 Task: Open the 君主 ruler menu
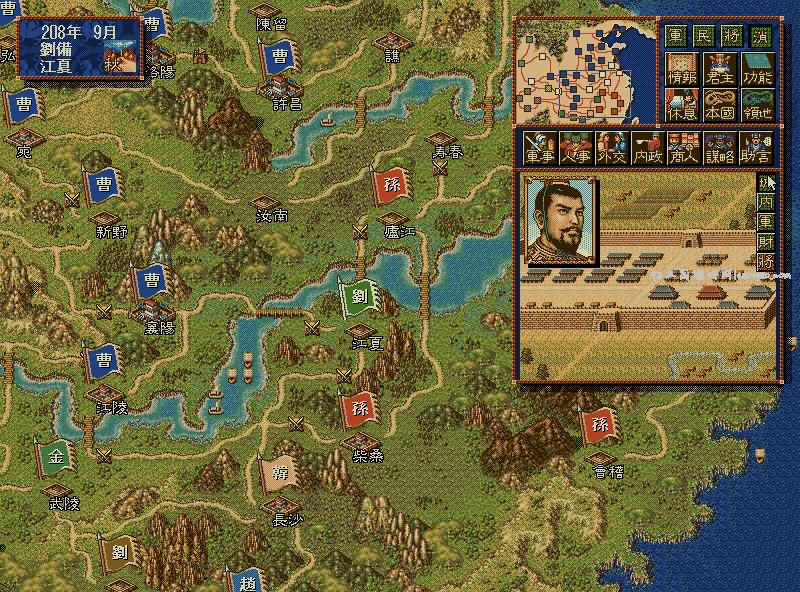tap(719, 69)
